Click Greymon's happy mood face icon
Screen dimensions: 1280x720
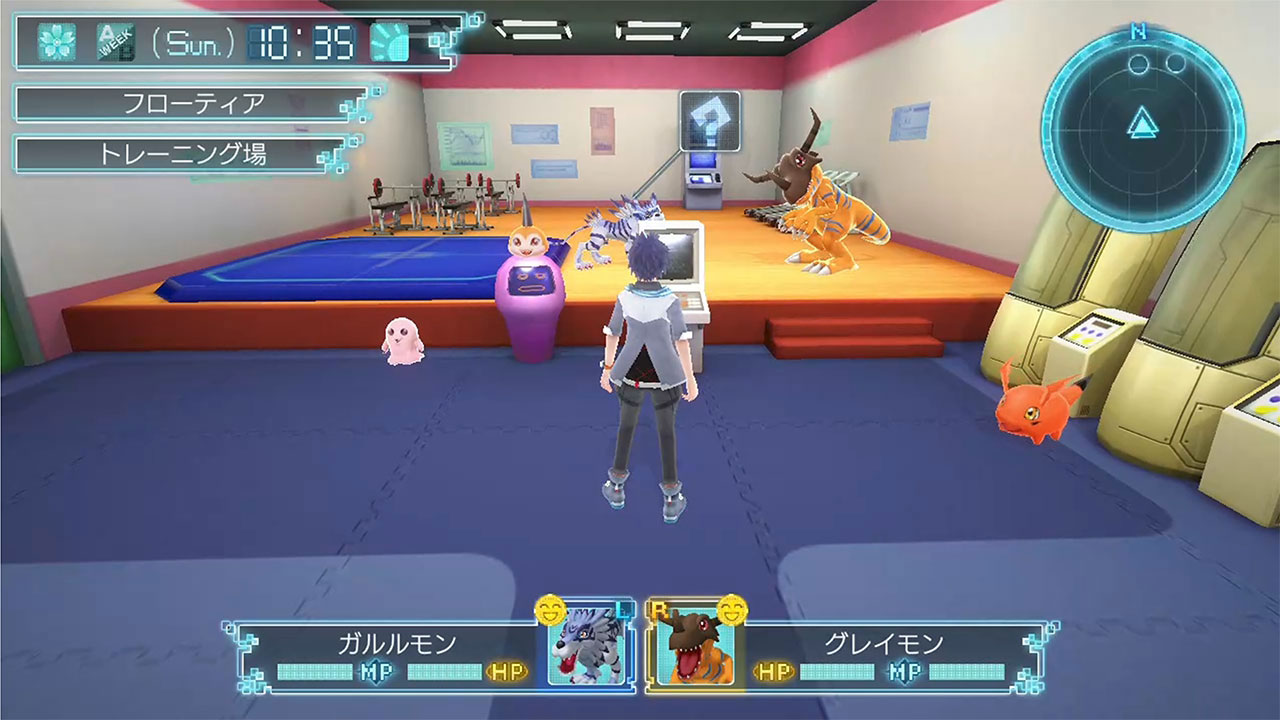(x=733, y=608)
